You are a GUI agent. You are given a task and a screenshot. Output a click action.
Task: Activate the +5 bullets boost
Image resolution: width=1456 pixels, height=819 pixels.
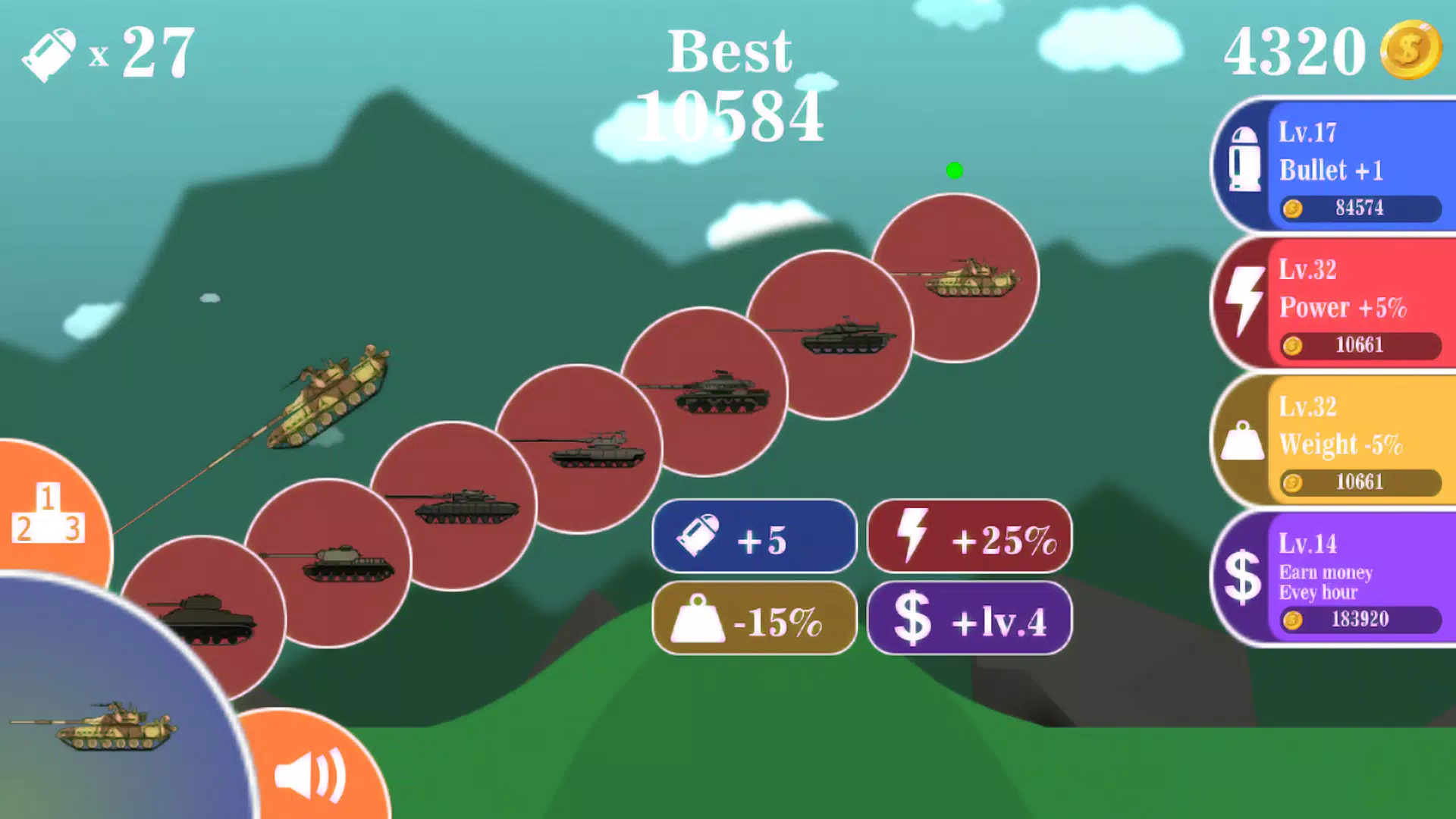click(x=755, y=537)
